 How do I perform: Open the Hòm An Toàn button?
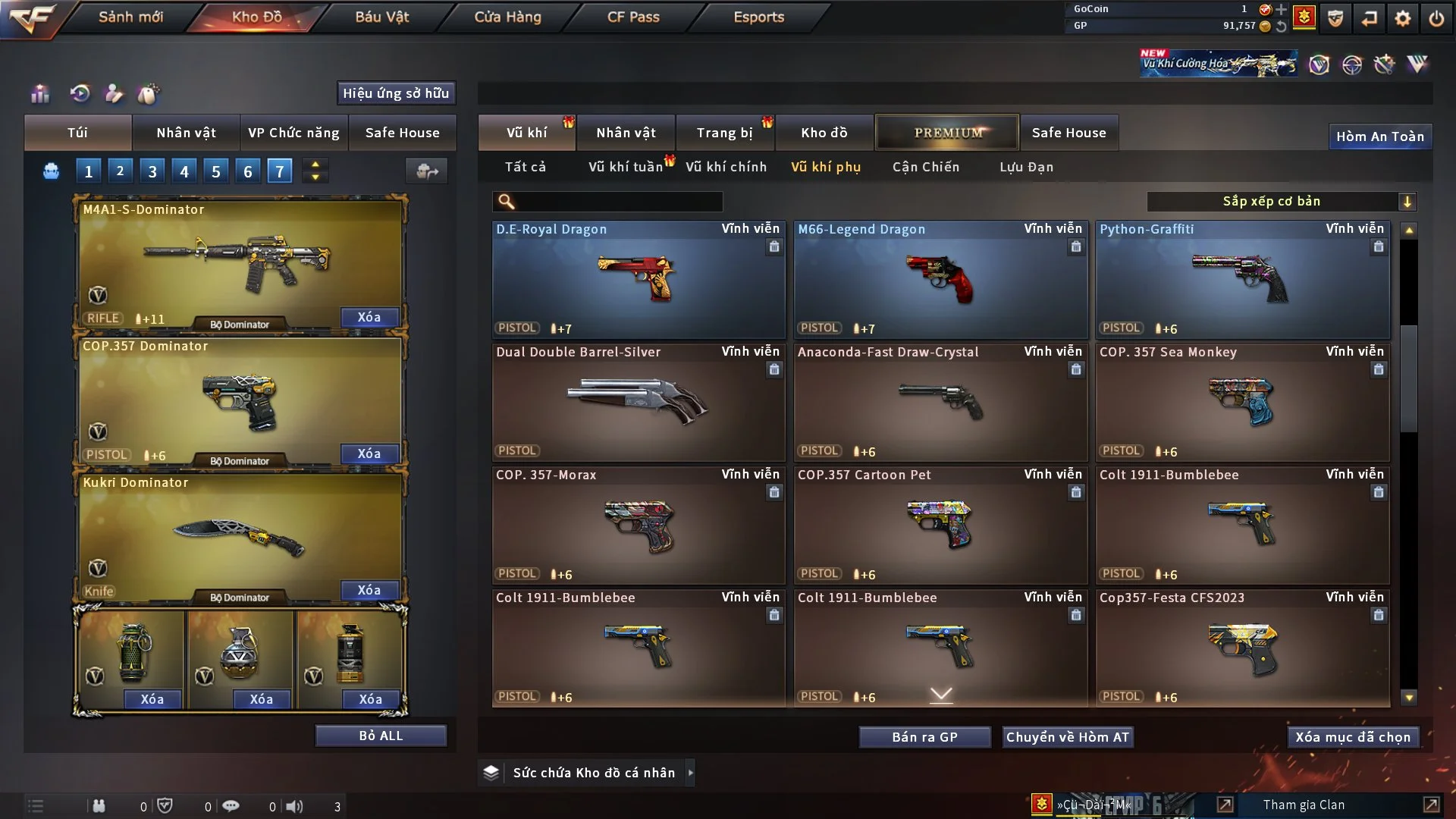(1379, 136)
